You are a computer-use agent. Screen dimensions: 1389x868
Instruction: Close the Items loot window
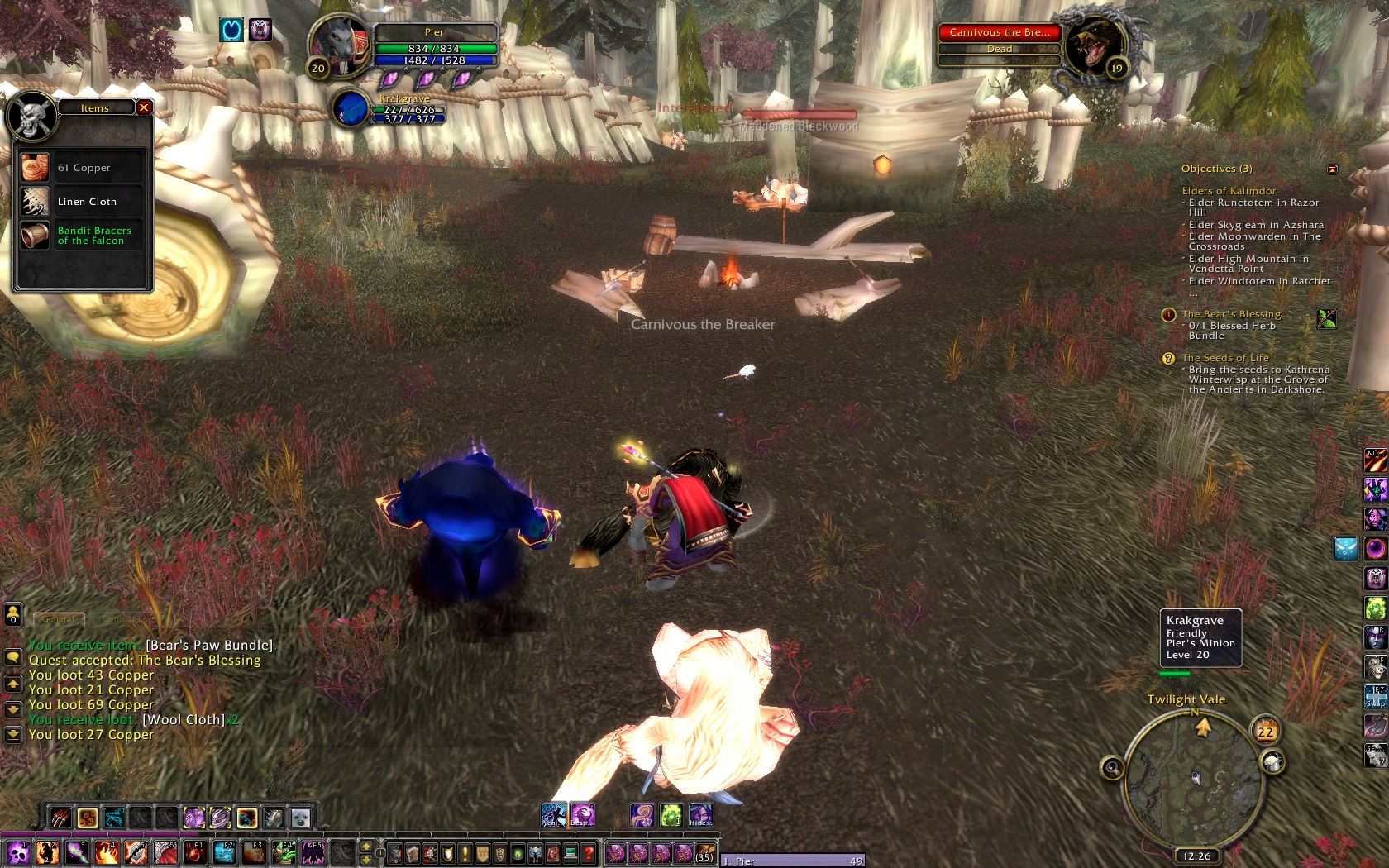(x=144, y=107)
